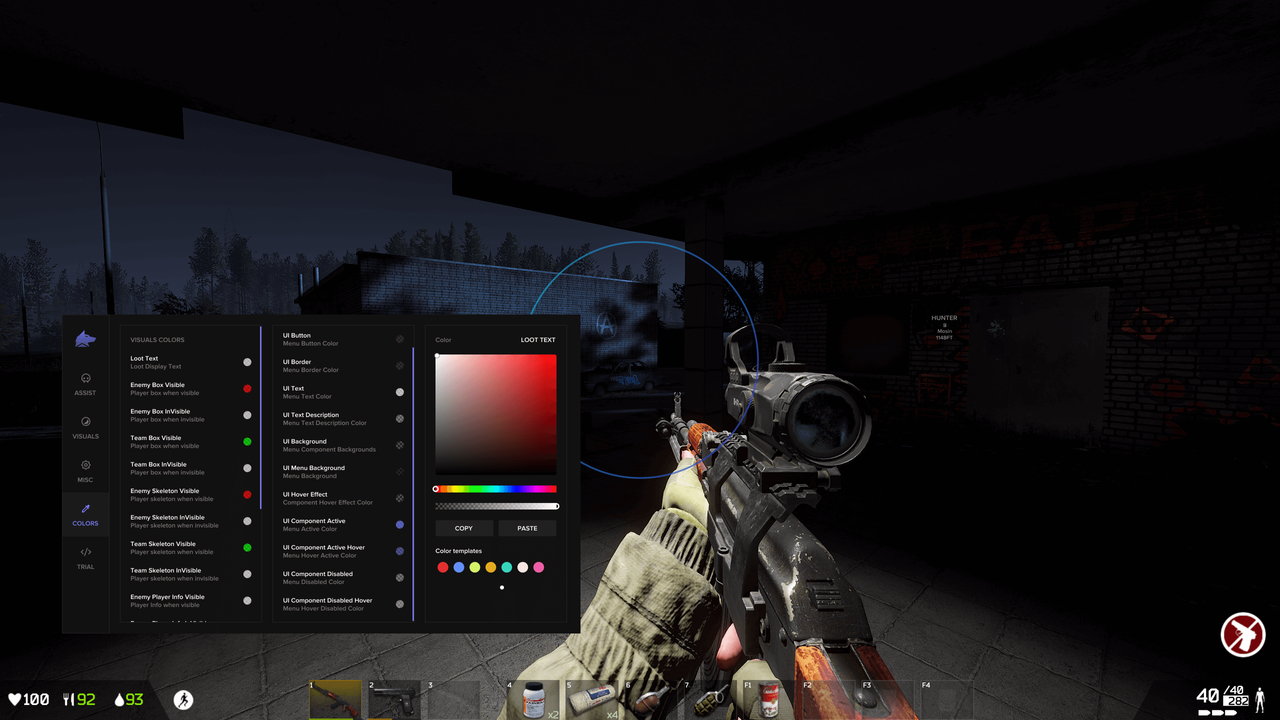Click the sprint icon near health bar

point(184,700)
